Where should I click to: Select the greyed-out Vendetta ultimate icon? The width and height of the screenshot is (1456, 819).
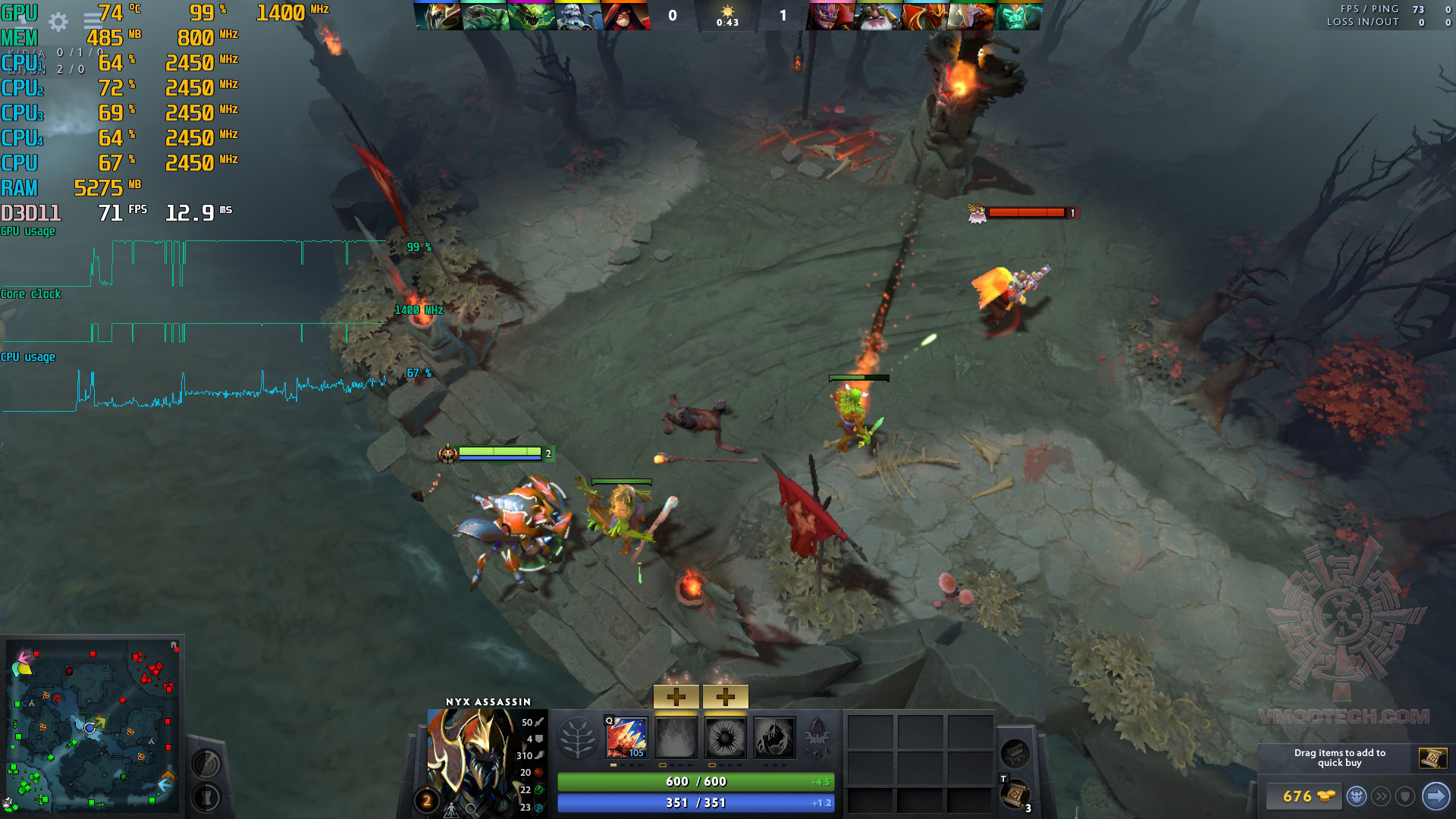click(x=774, y=737)
